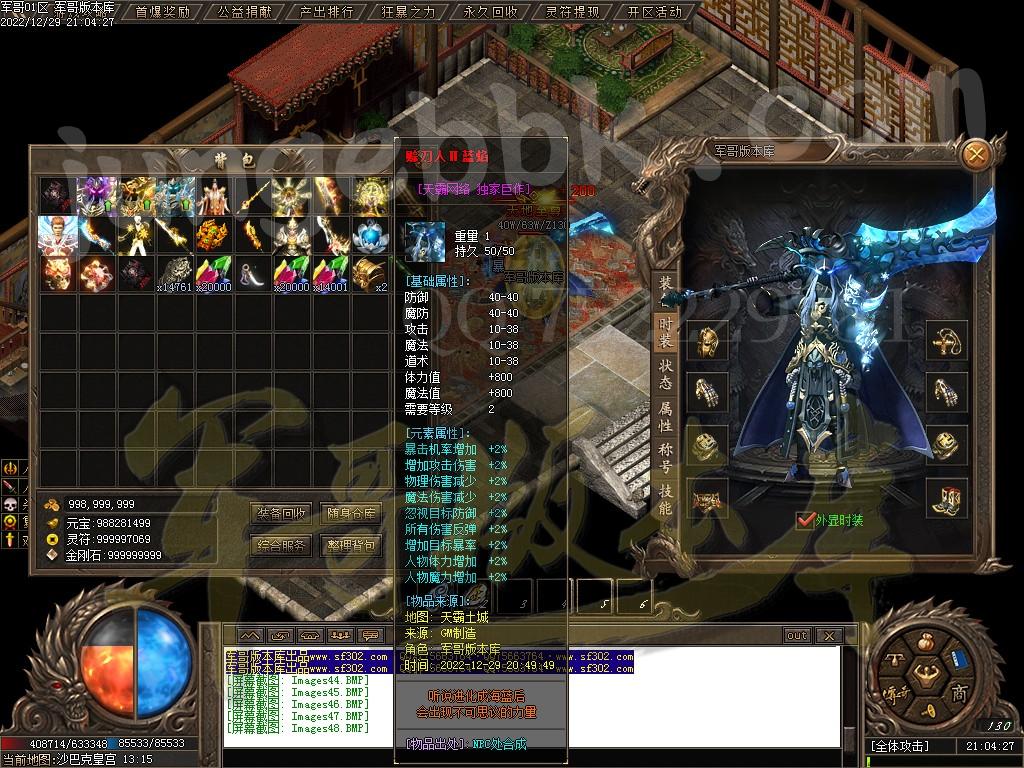Screen dimensions: 1024x768
Task: Open the 产出排行 ranking menu
Action: 326,12
